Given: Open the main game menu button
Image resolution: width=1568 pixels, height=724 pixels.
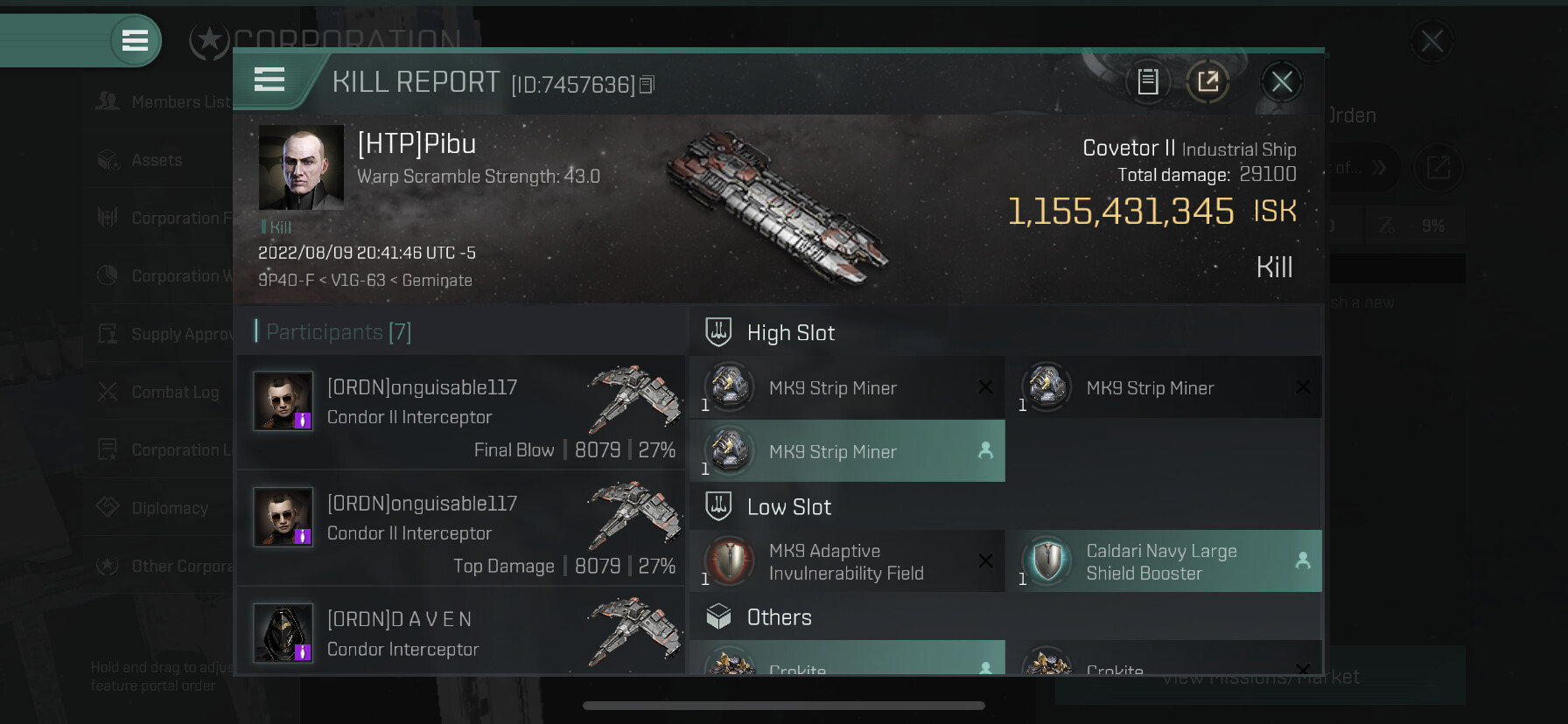Looking at the screenshot, I should (x=135, y=40).
